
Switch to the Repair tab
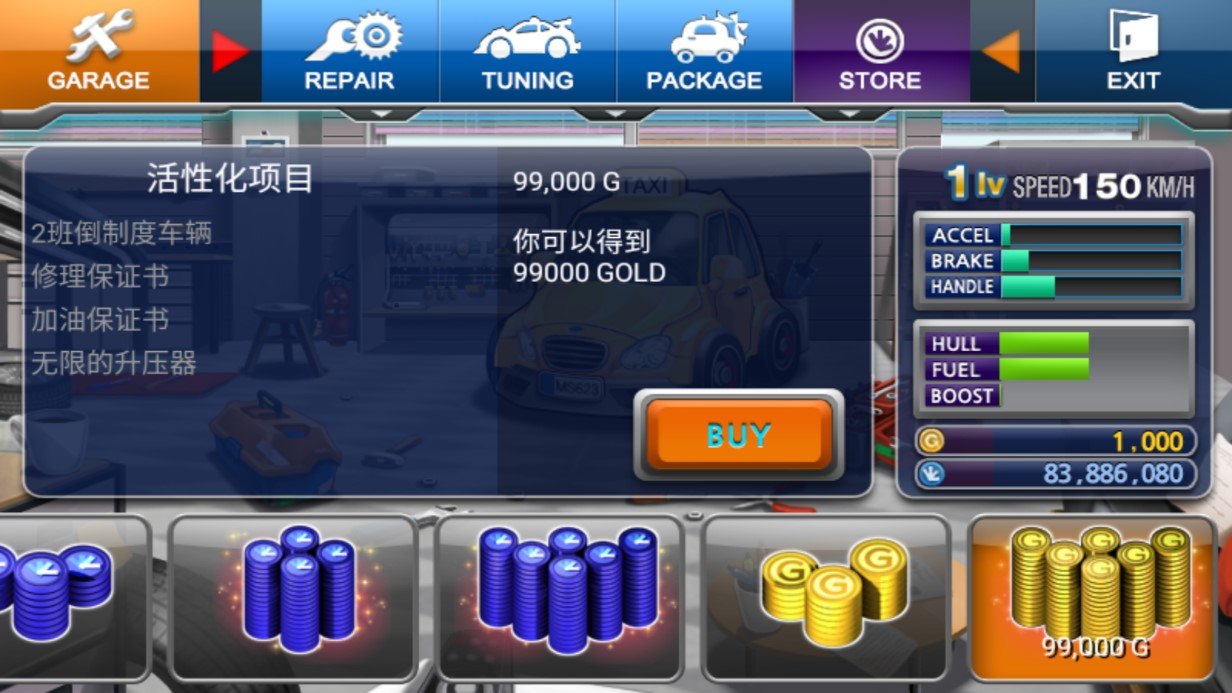(x=350, y=51)
